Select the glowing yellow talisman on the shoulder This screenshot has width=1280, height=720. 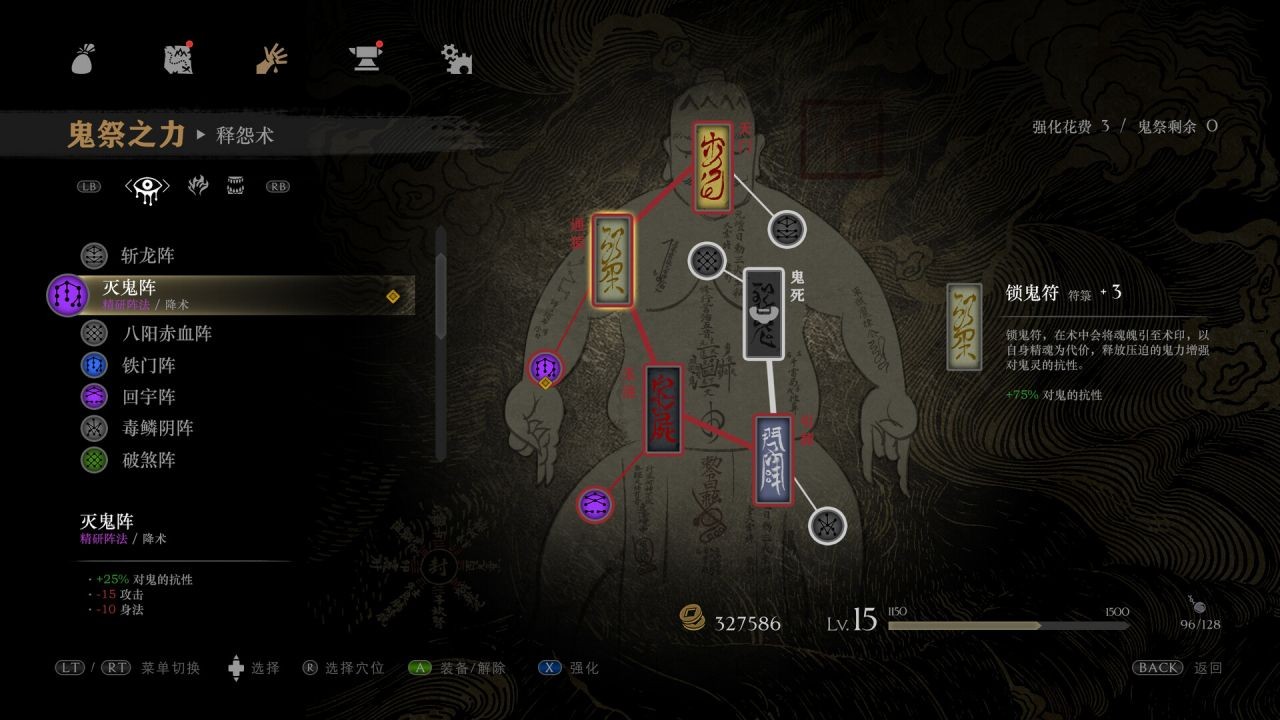click(612, 260)
